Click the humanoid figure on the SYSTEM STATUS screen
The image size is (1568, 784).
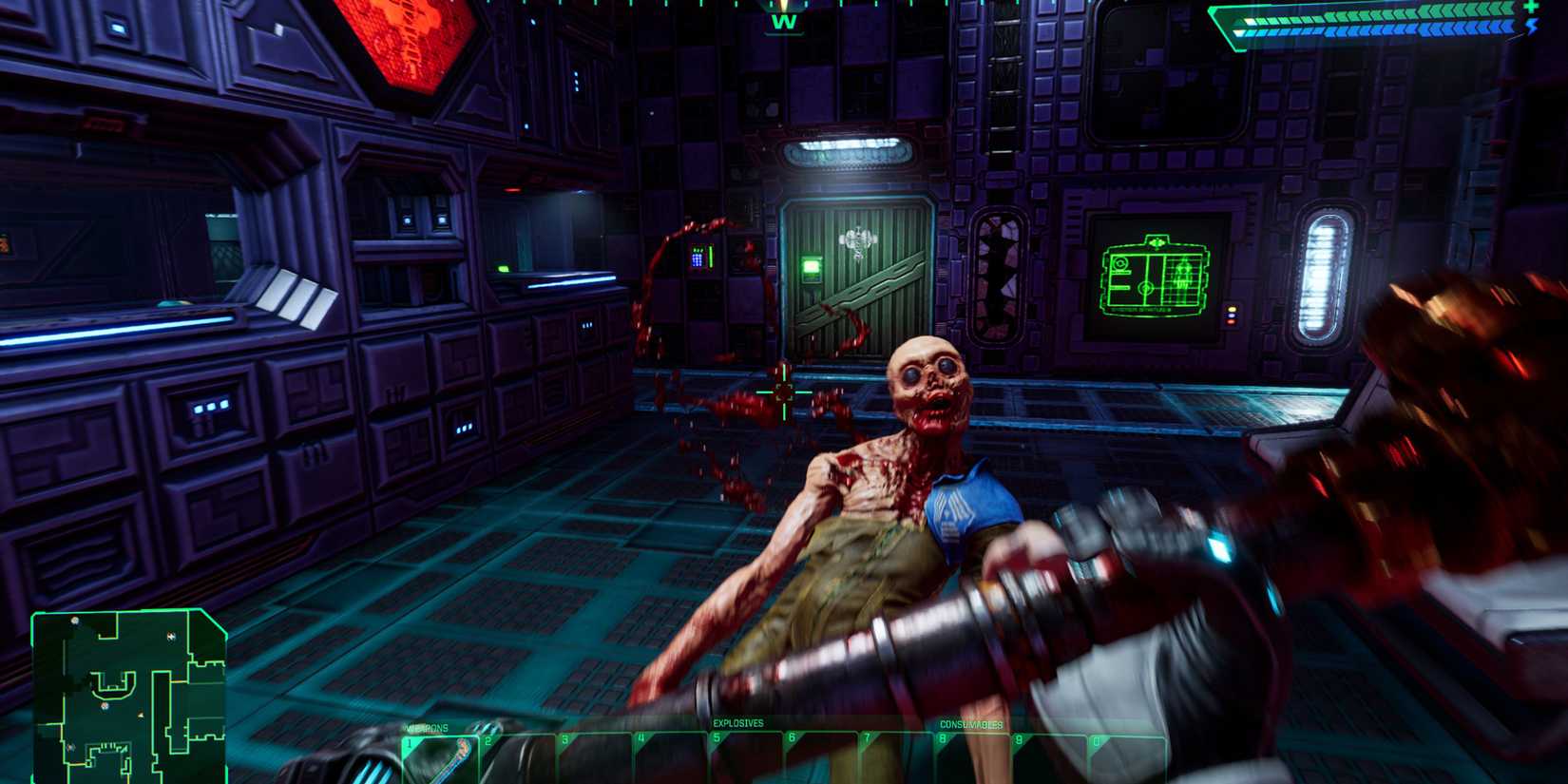point(1182,275)
